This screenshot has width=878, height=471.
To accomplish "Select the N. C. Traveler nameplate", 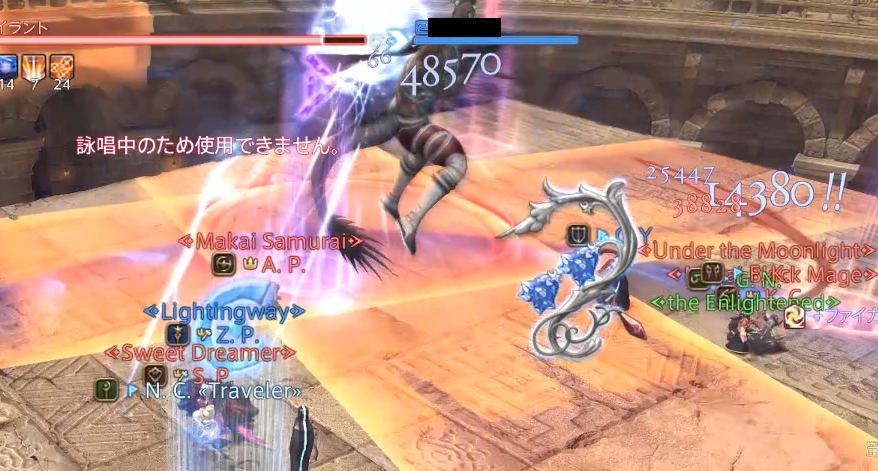I will click(x=222, y=390).
